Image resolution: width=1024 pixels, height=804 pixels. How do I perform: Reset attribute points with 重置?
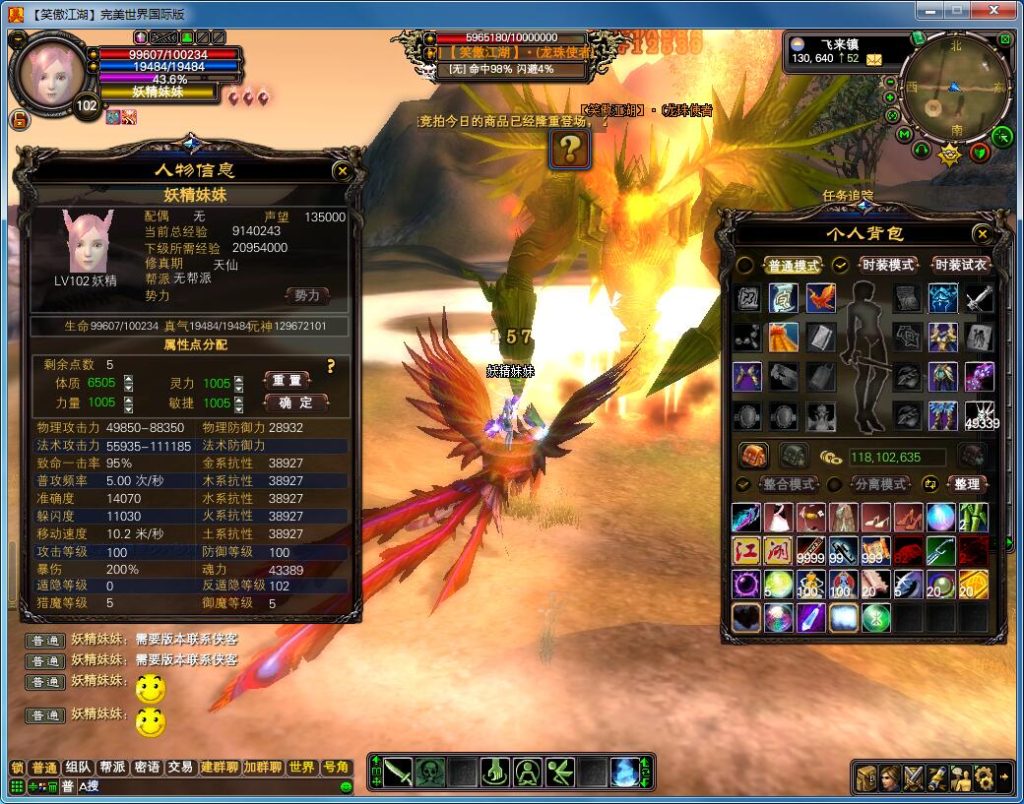[296, 381]
